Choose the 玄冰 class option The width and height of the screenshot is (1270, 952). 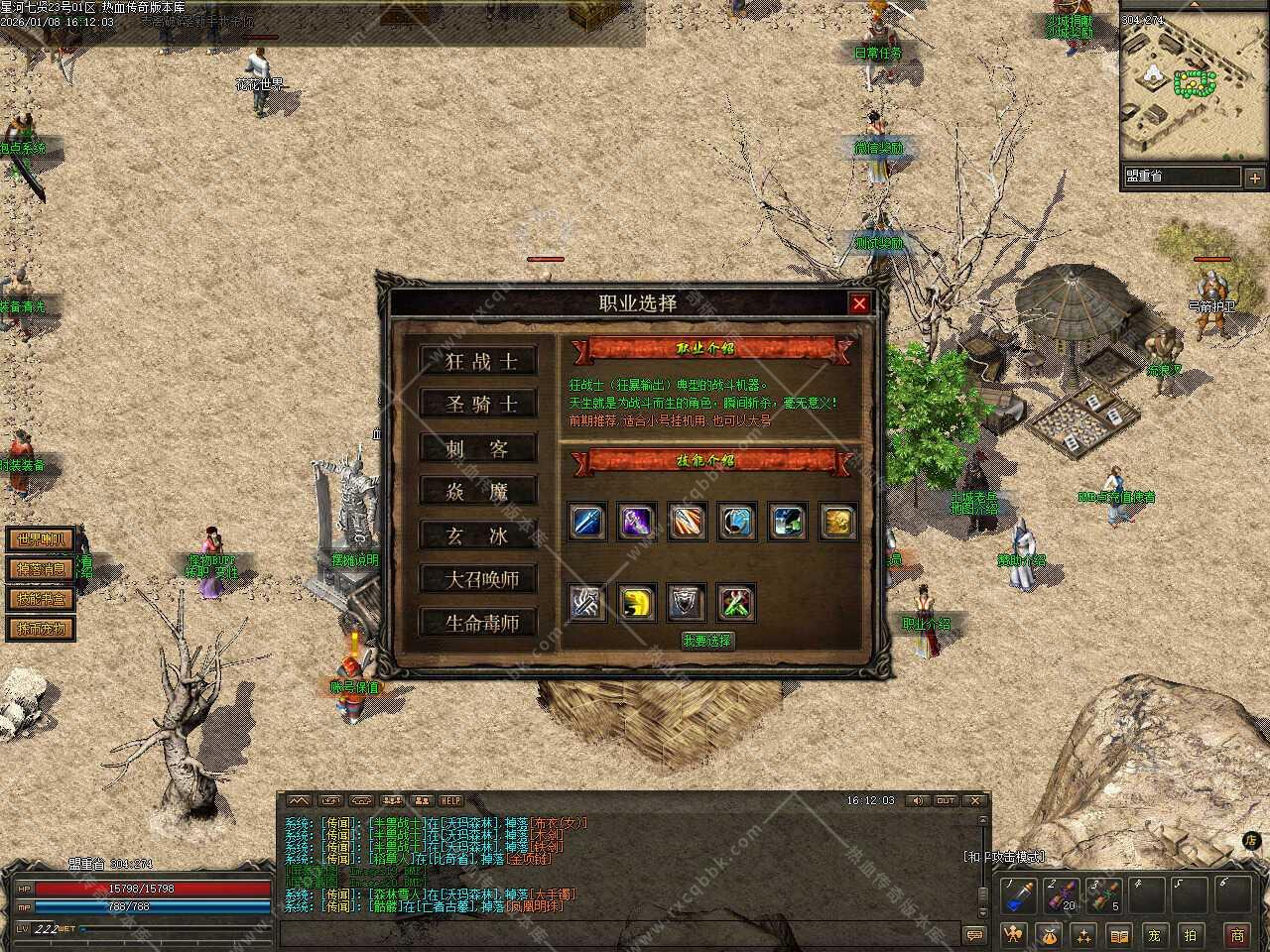tap(478, 535)
